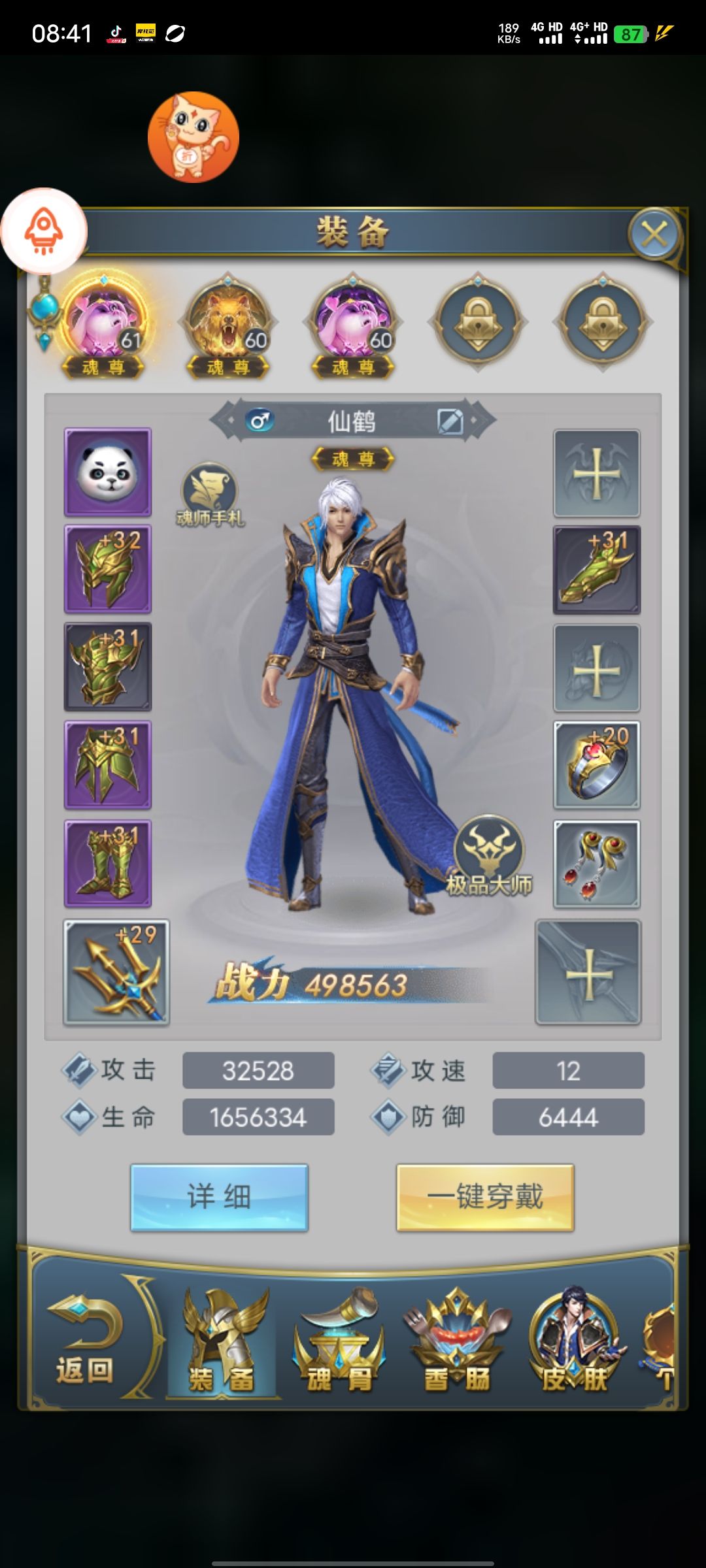The width and height of the screenshot is (706, 1568).
Task: Go back with the 返回 button
Action: (x=85, y=1341)
